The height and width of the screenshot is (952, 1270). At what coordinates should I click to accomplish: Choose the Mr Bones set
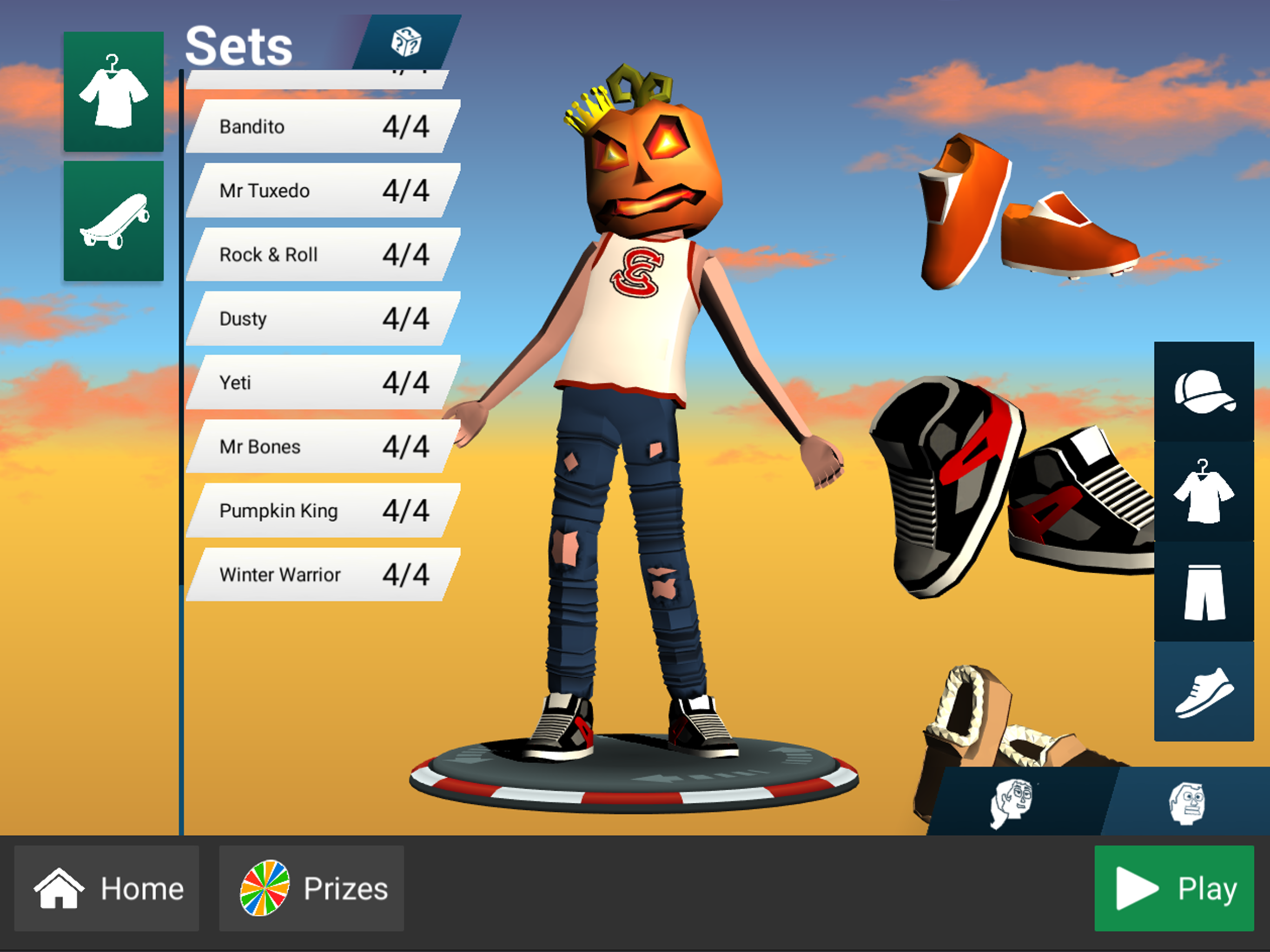(x=323, y=447)
